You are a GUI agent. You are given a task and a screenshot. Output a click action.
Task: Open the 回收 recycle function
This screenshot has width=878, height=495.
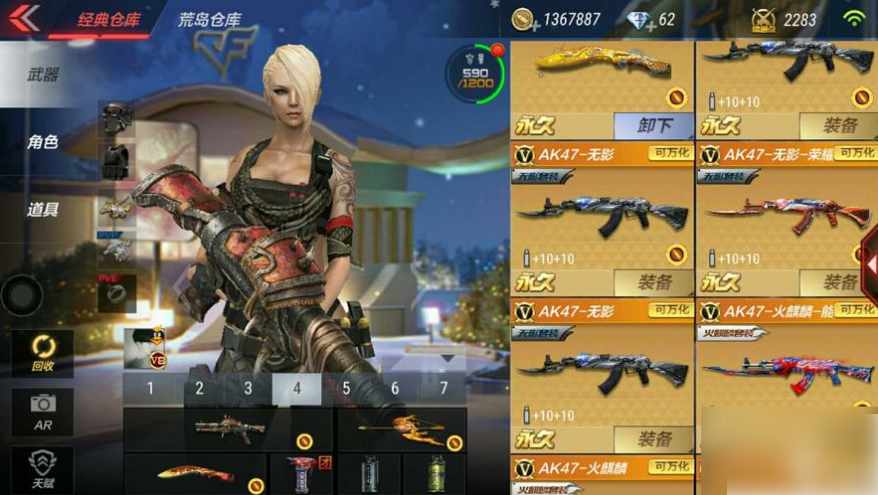42,353
